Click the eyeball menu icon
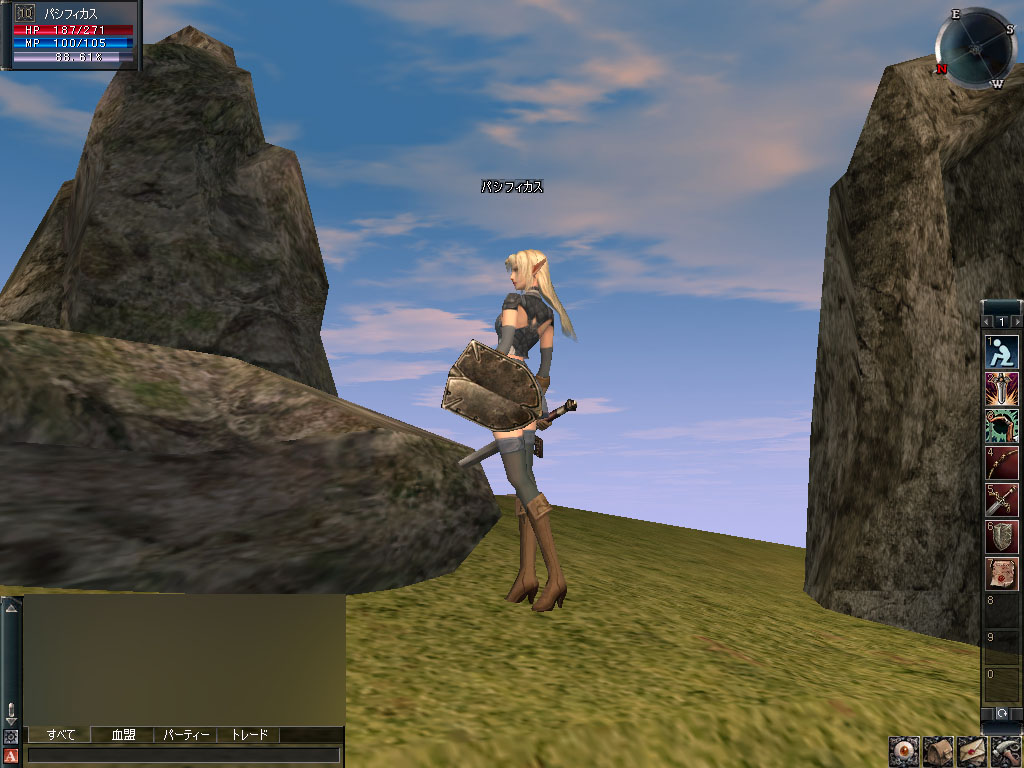Screen dimensions: 1024x768 pyautogui.click(x=903, y=752)
